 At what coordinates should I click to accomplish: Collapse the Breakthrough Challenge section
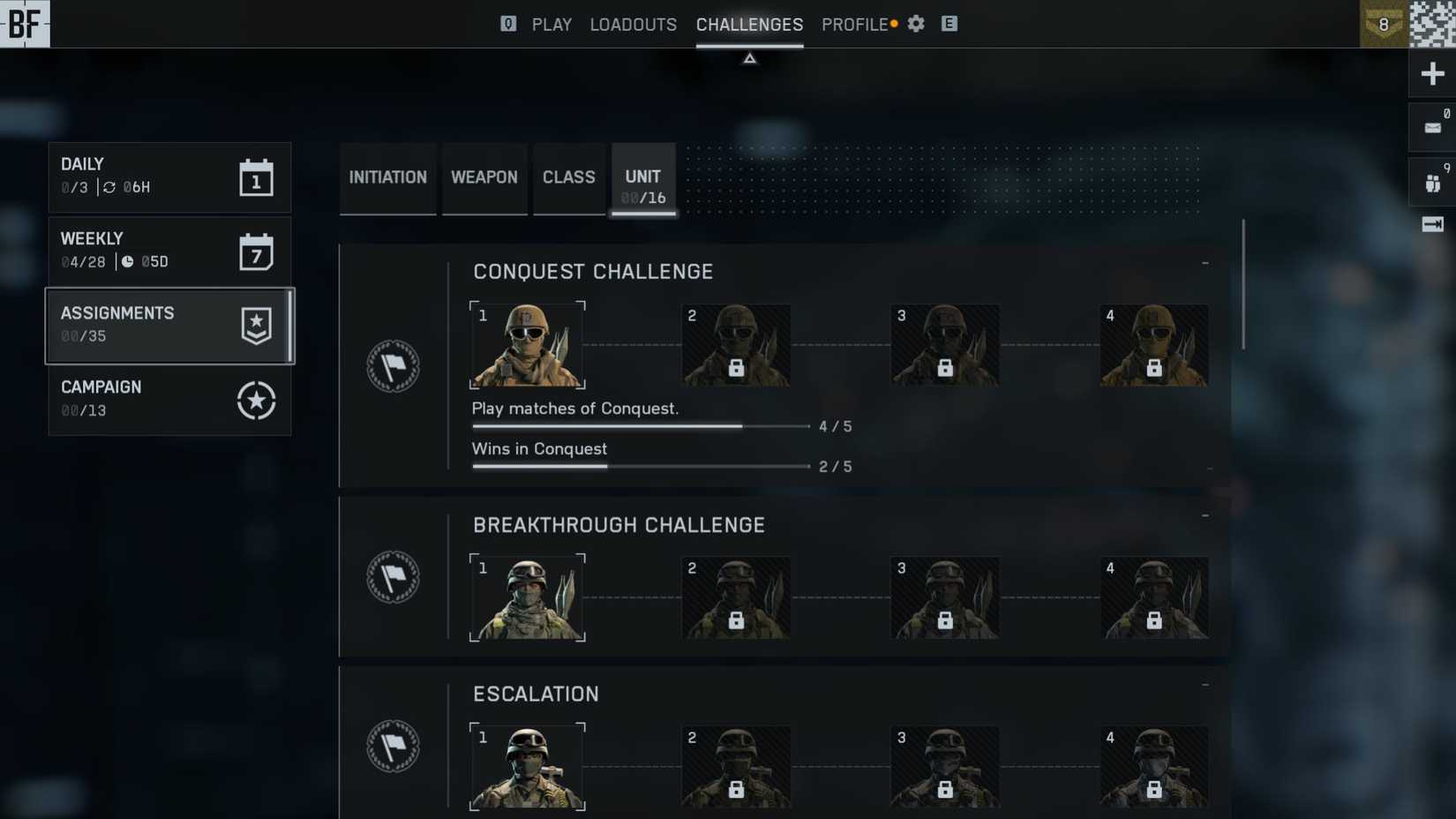click(1205, 514)
